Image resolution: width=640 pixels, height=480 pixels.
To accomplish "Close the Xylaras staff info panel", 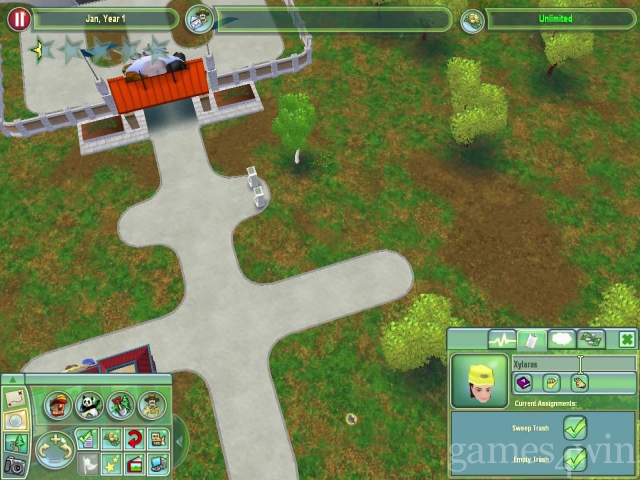I will 626,340.
